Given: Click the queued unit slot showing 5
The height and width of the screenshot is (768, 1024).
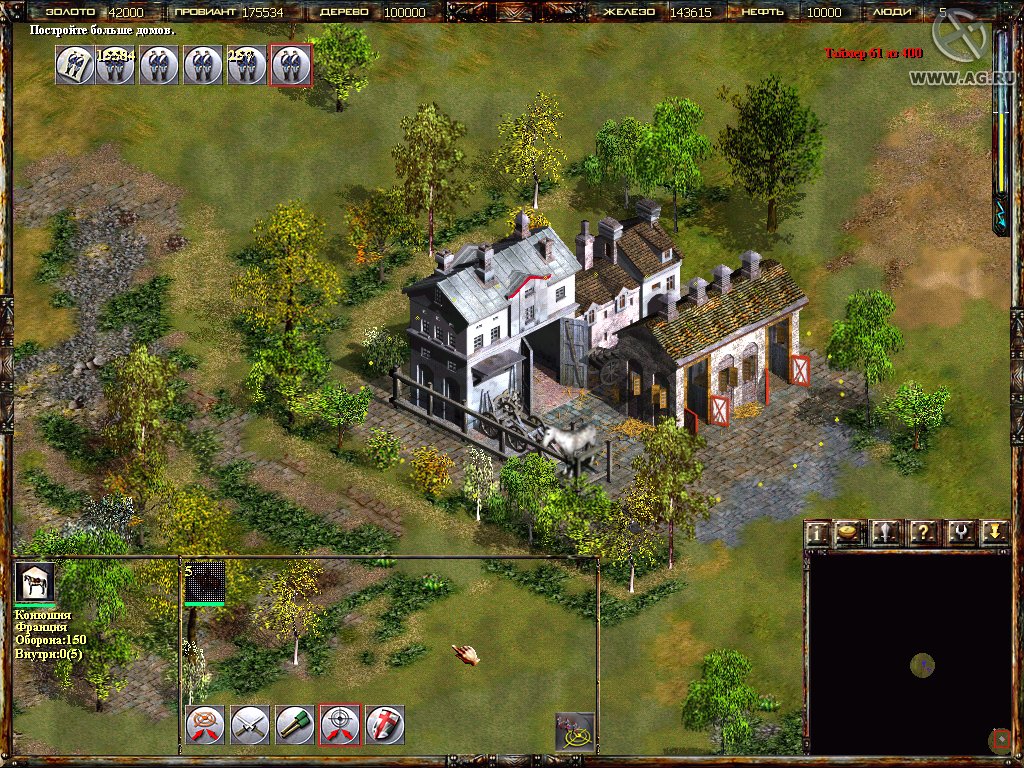Looking at the screenshot, I should [x=204, y=582].
